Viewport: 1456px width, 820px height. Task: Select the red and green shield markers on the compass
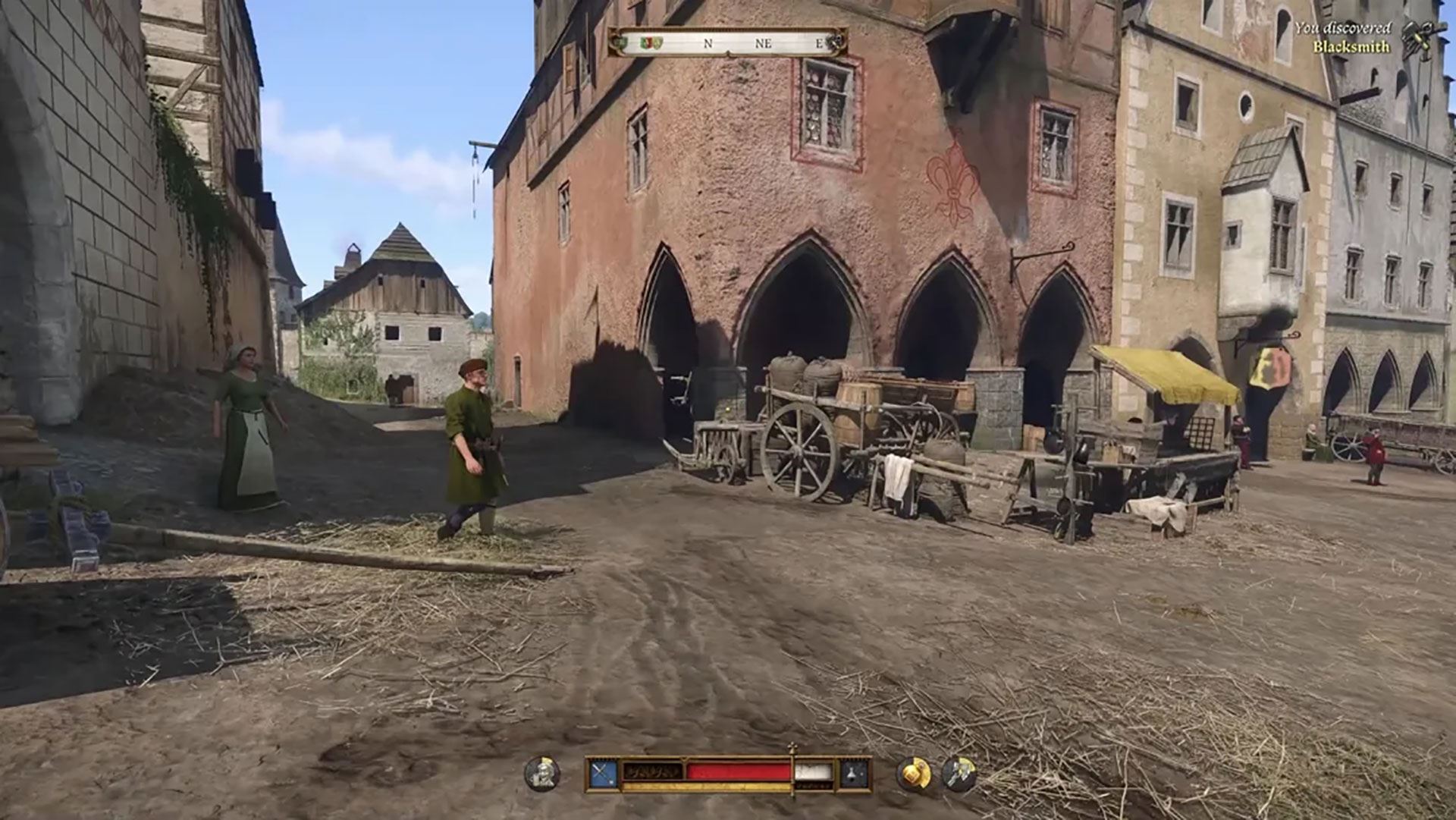[x=651, y=43]
